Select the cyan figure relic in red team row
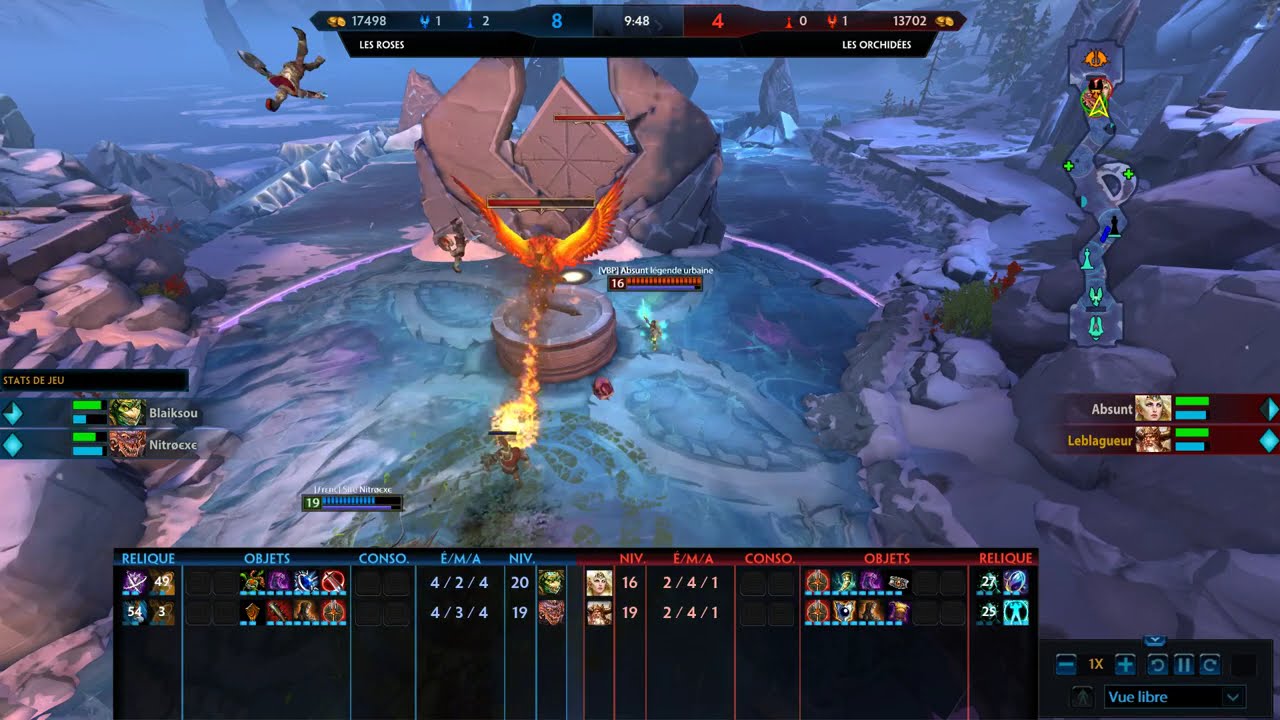Viewport: 1280px width, 720px height. [1016, 612]
